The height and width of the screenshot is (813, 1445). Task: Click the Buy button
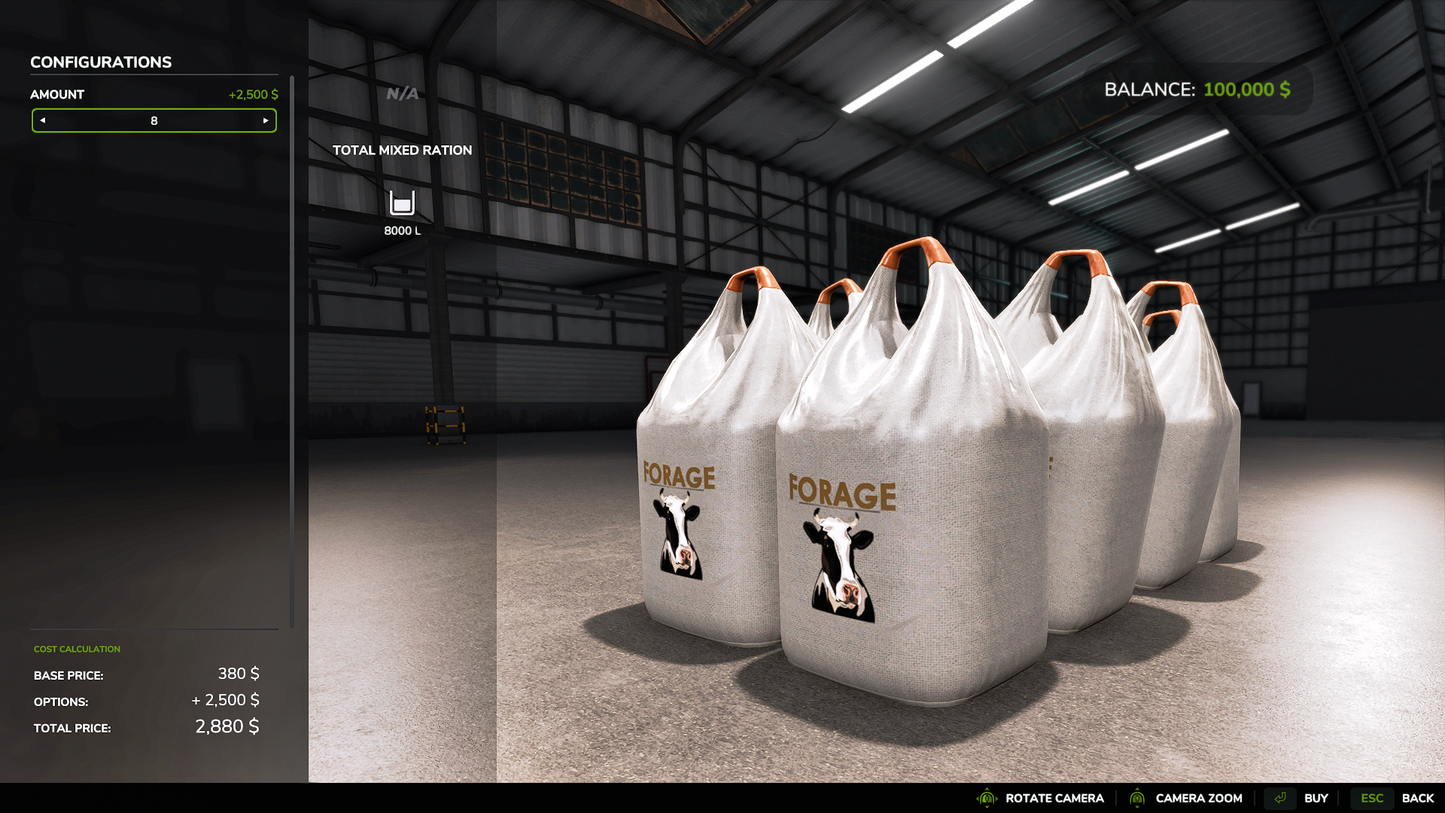coord(1298,798)
